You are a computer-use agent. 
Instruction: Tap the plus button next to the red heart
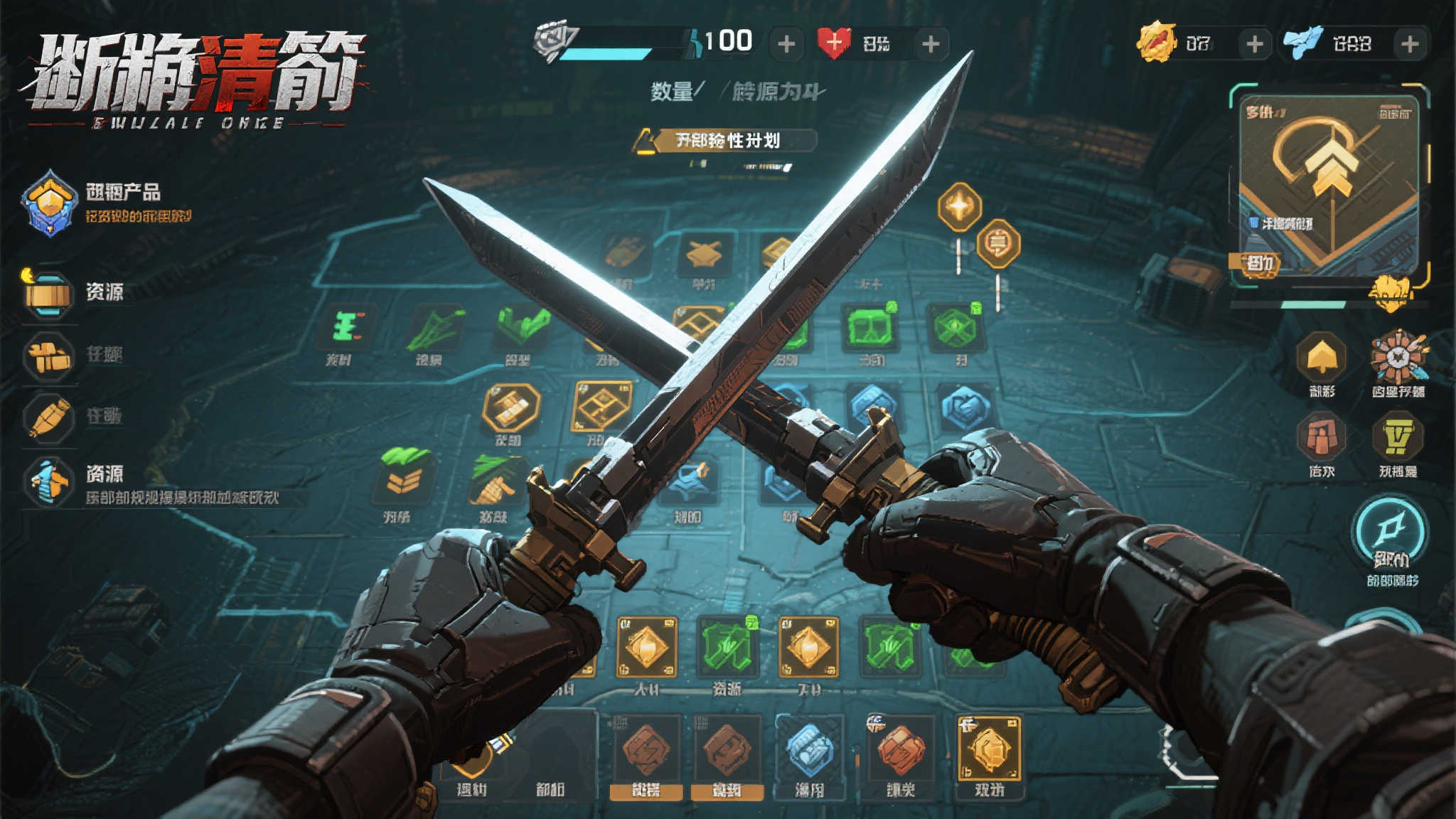point(931,44)
